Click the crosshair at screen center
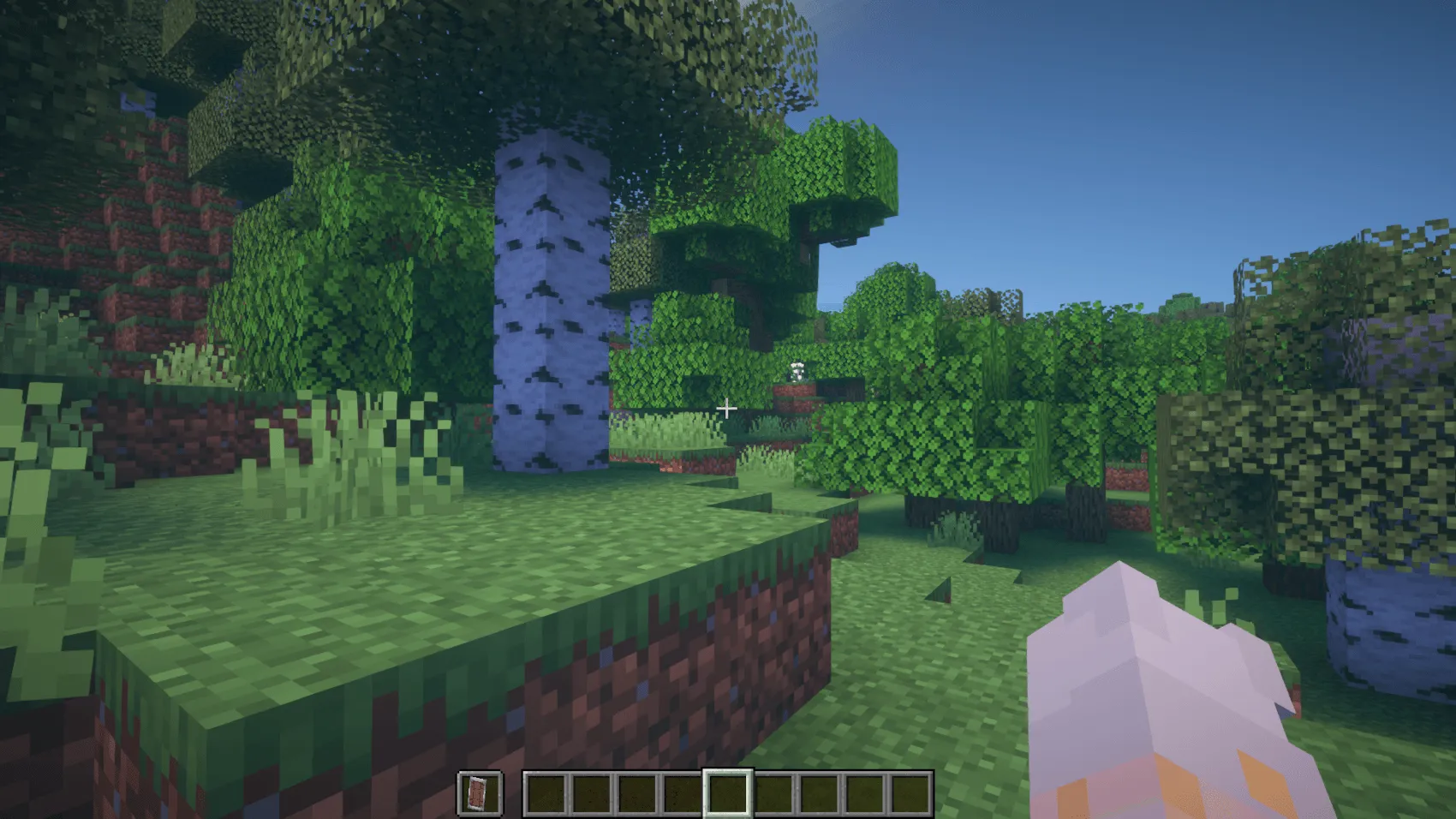The image size is (1456, 819). 728,409
